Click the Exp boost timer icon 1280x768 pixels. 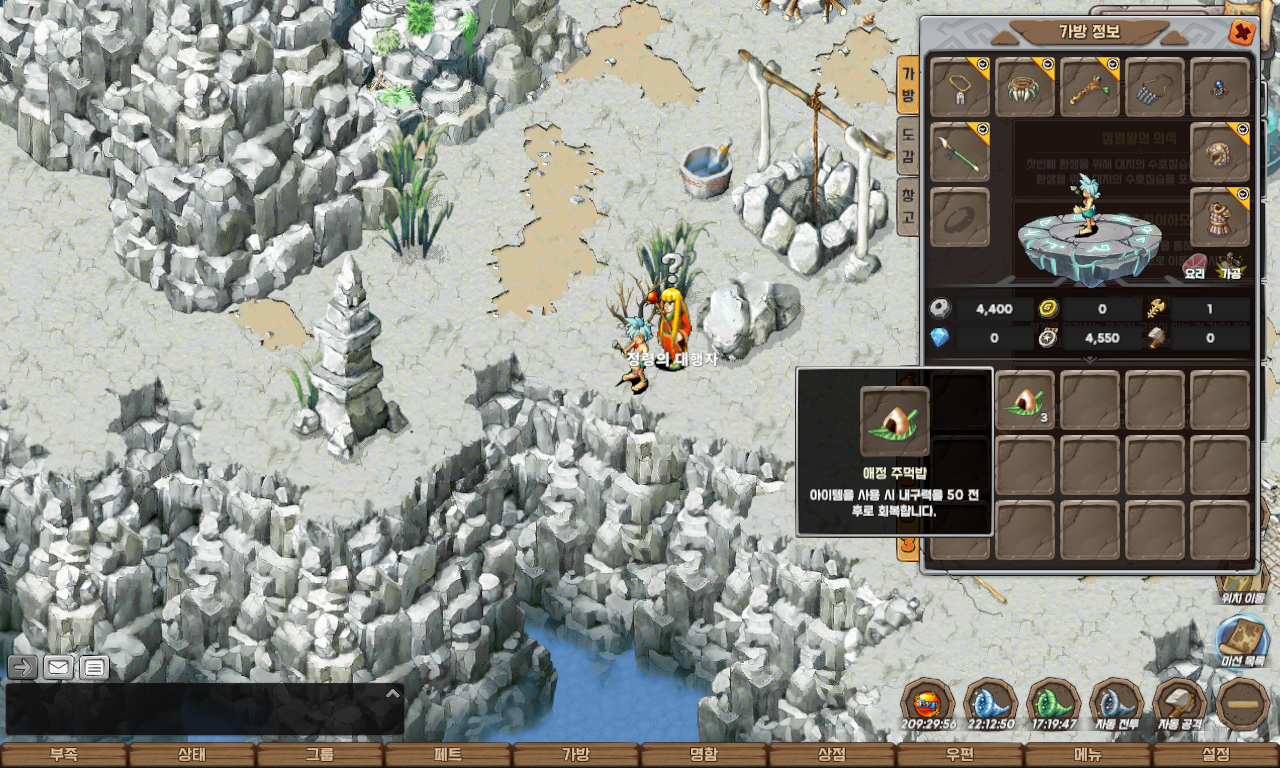point(927,704)
